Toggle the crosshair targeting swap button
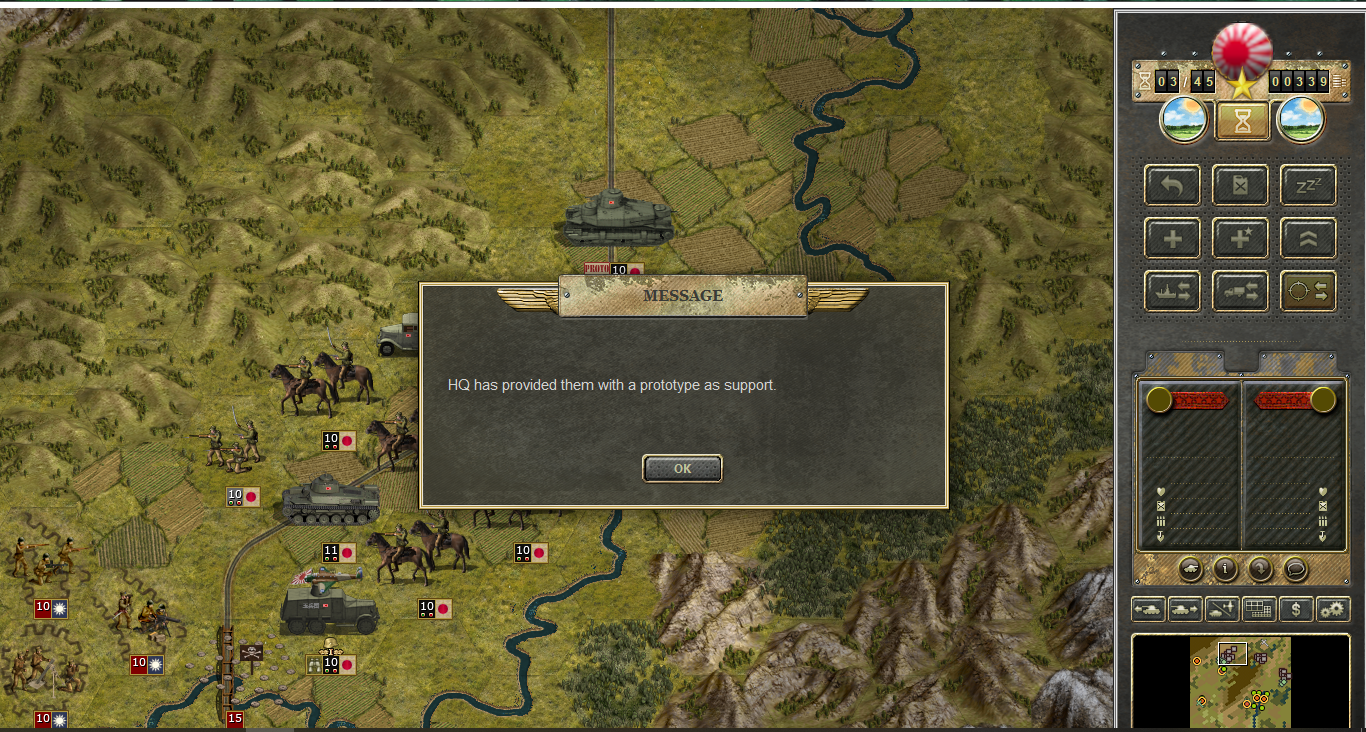Image resolution: width=1366 pixels, height=732 pixels. 1308,291
